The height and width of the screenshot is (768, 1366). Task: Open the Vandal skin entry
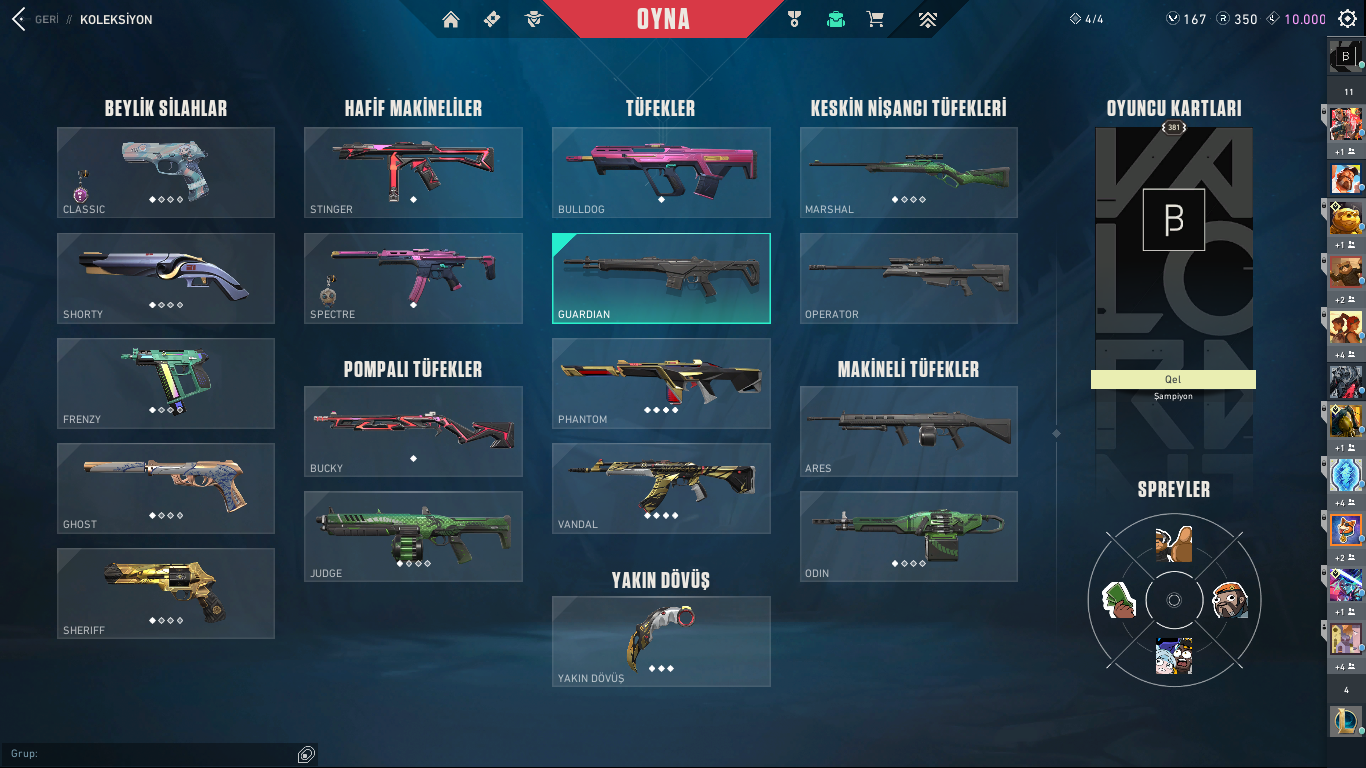(x=660, y=489)
